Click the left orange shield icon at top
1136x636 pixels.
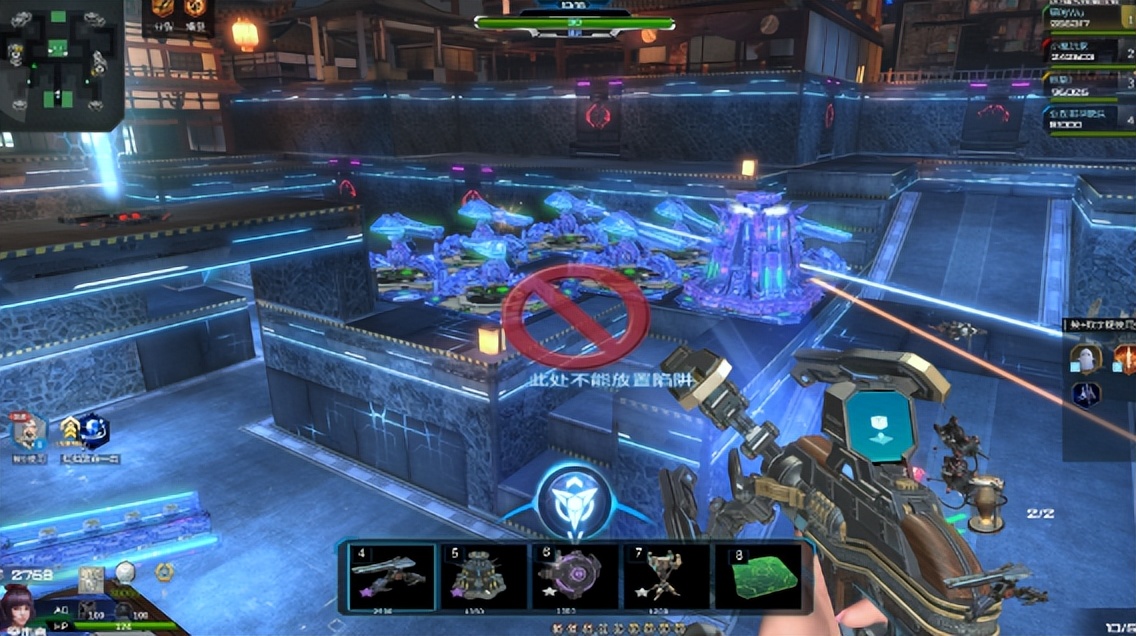[164, 10]
